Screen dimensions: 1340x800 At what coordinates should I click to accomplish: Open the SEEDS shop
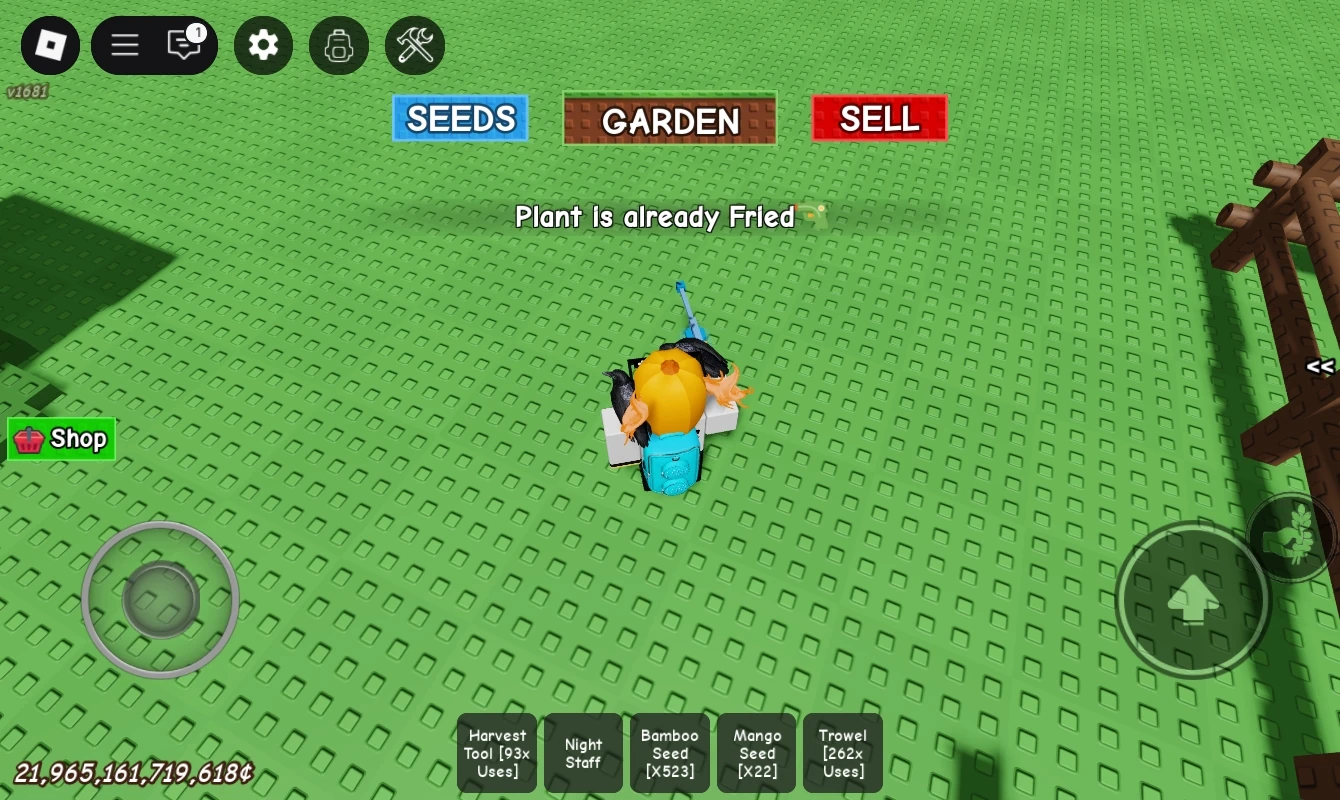click(460, 118)
